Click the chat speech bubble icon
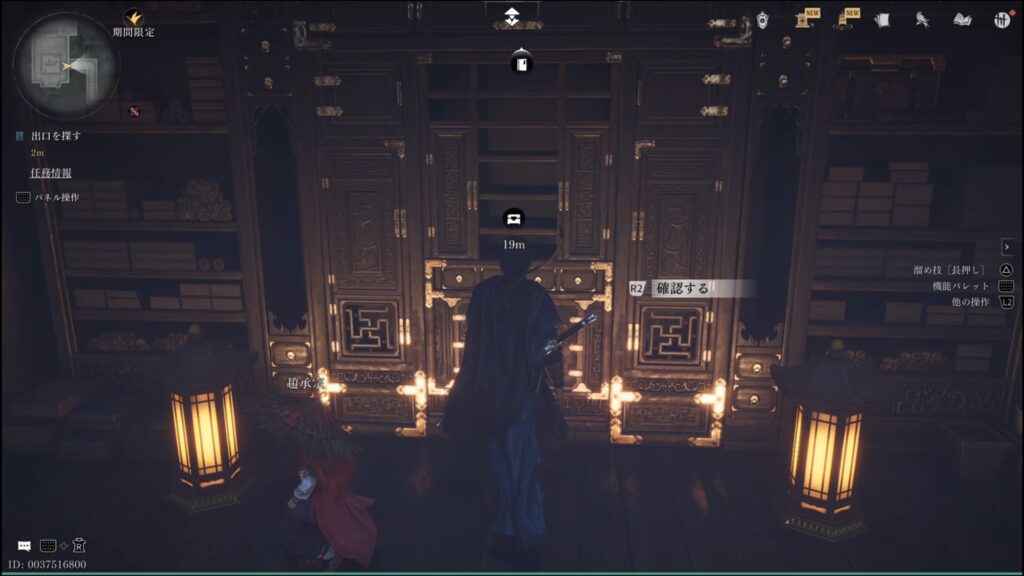Viewport: 1024px width, 576px height. point(24,546)
